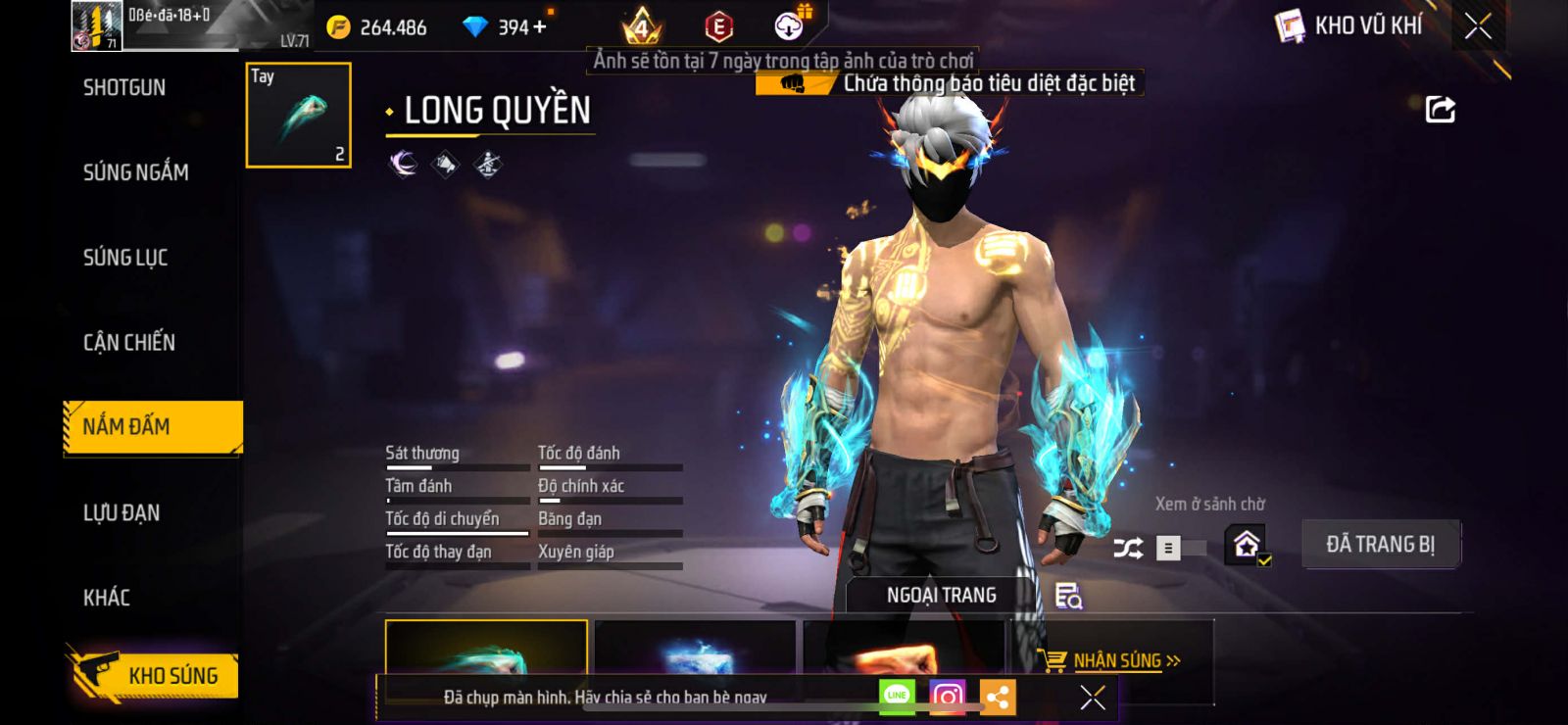Switch to the SÚNG NGẮM category
1568x725 pixels.
pyautogui.click(x=135, y=173)
